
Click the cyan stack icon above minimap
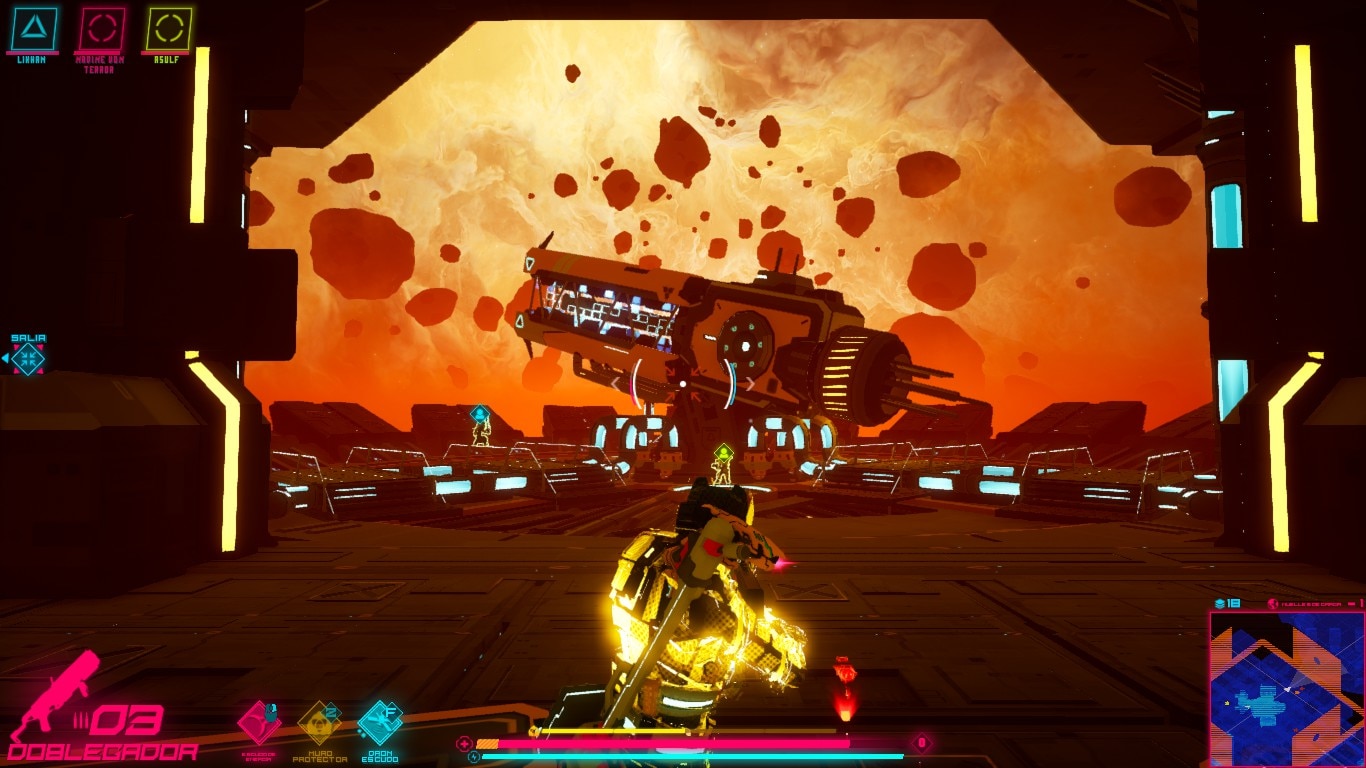pyautogui.click(x=1220, y=603)
